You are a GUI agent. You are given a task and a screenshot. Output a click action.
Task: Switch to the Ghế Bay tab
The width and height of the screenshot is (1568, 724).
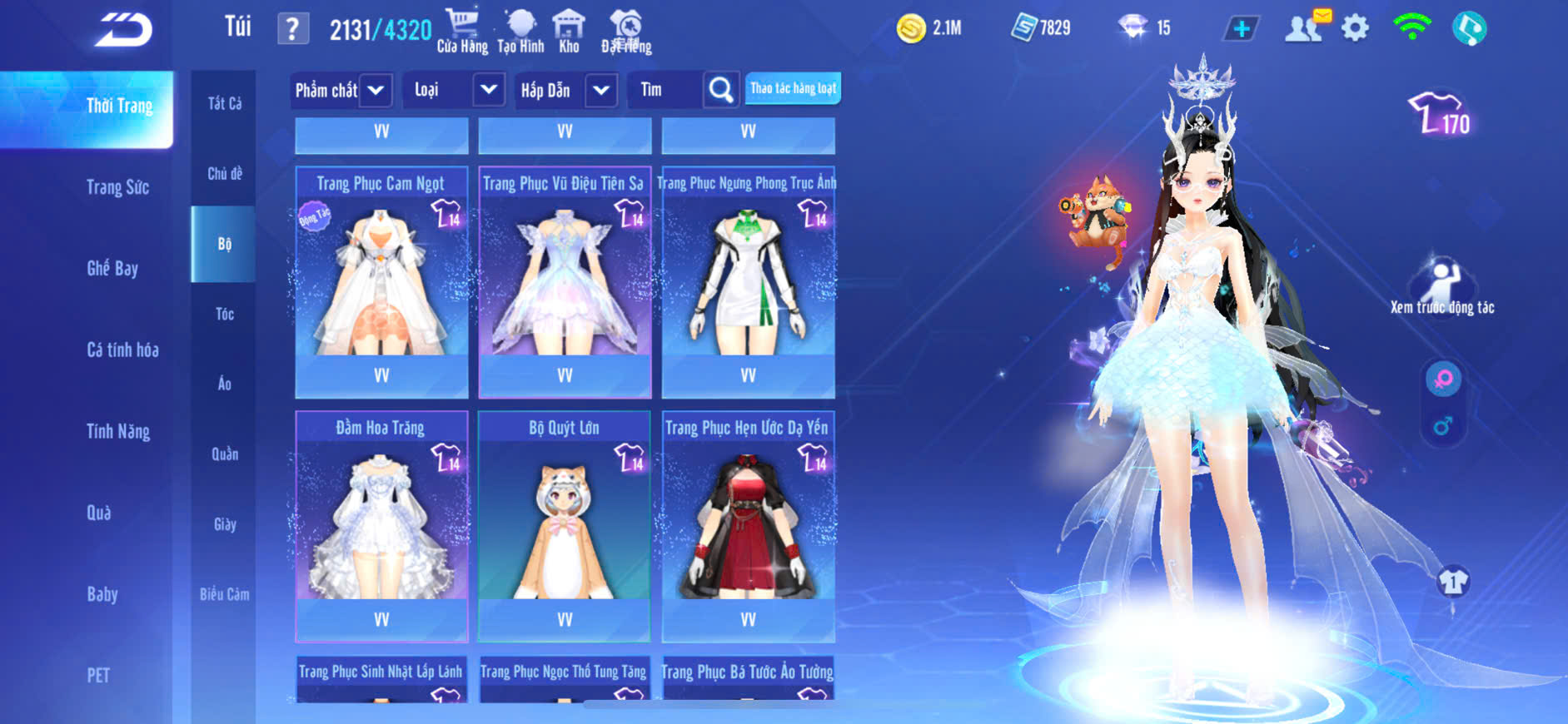(112, 268)
